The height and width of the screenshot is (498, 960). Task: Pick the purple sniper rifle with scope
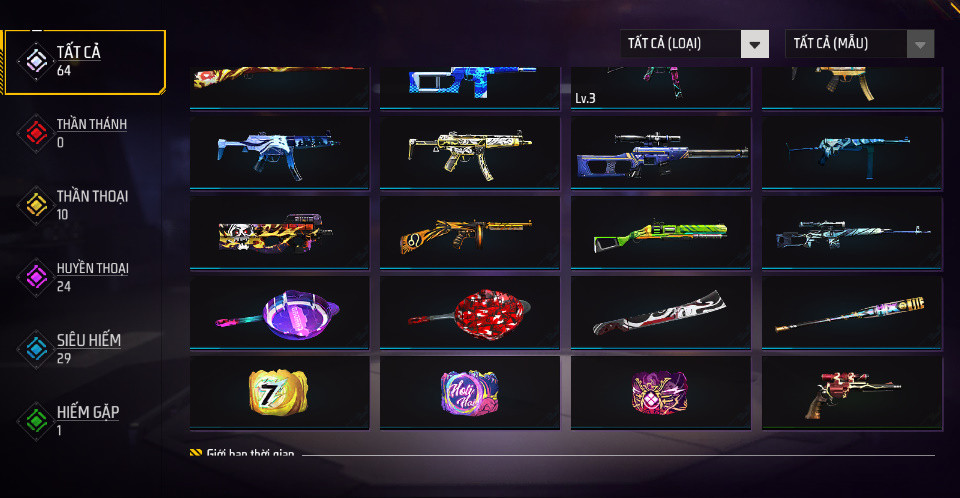[x=660, y=152]
